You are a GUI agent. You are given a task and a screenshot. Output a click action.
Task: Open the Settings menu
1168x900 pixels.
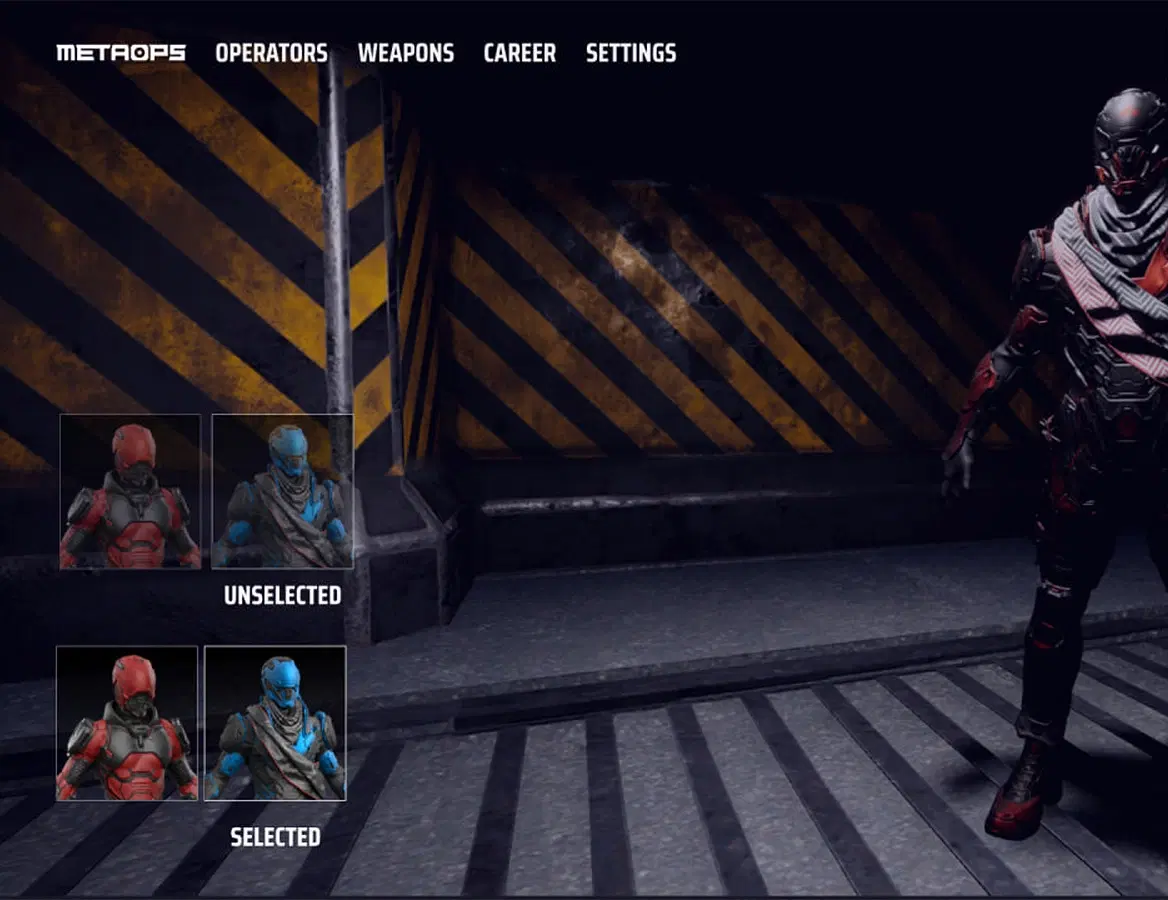pyautogui.click(x=630, y=53)
